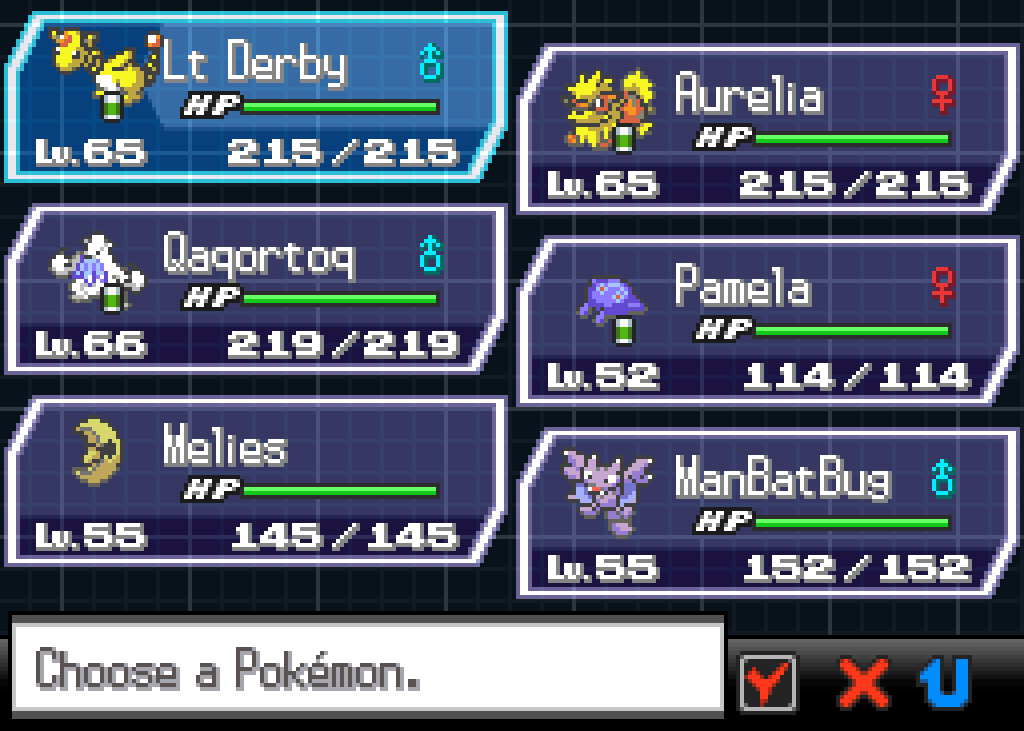Click the red X cancel button
Viewport: 1024px width, 731px height.
coord(863,683)
